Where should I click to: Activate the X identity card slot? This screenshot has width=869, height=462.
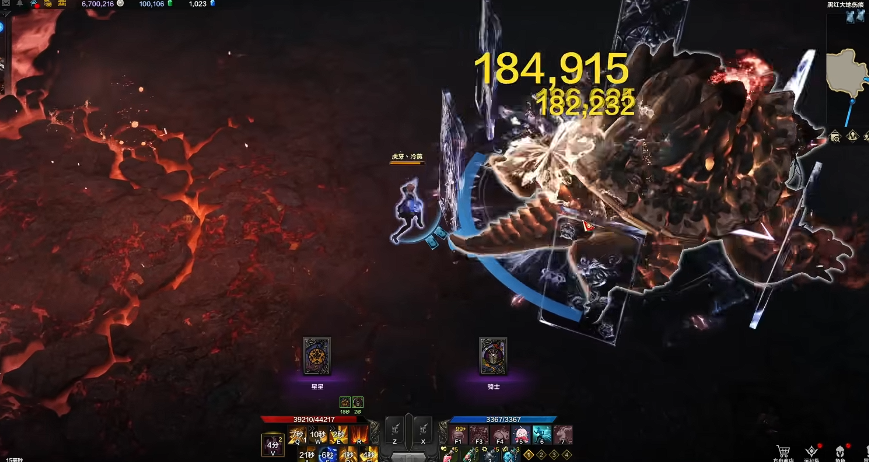pos(422,429)
